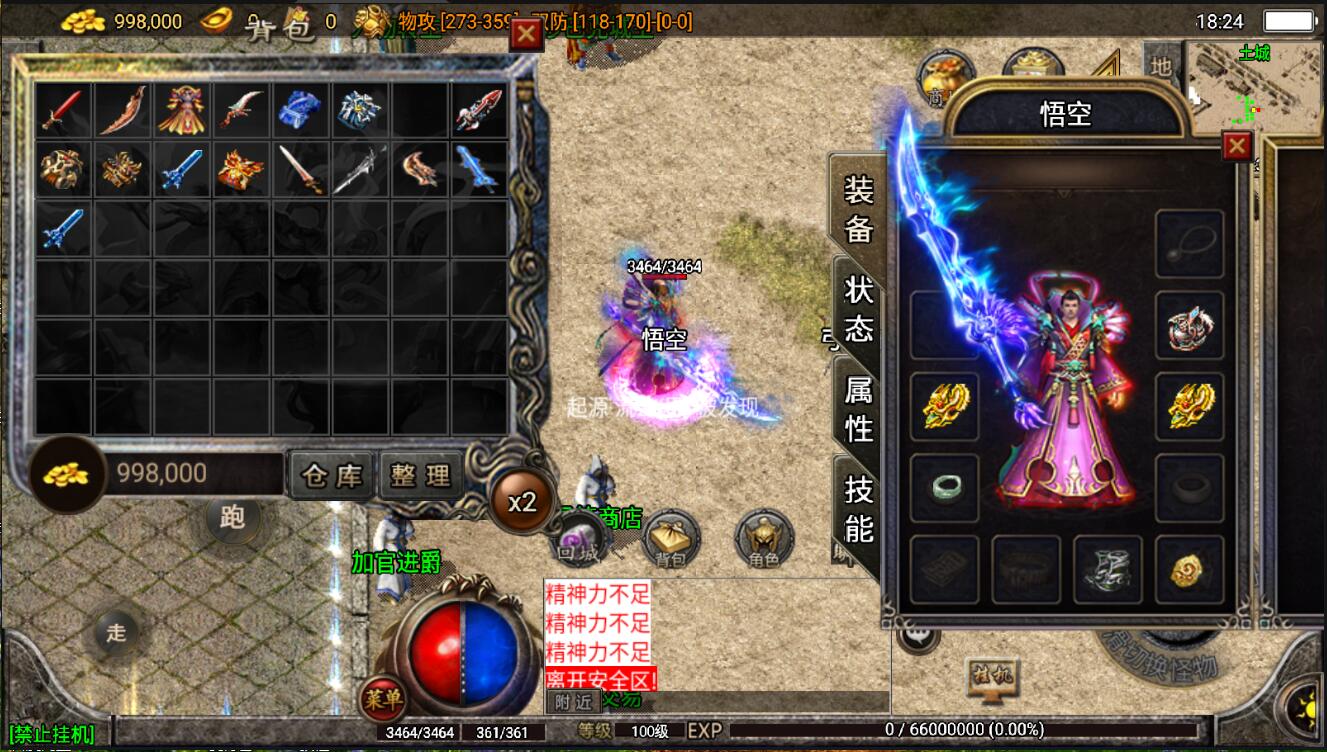This screenshot has width=1327, height=752.
Task: Toggle the x2 speed button
Action: (522, 502)
